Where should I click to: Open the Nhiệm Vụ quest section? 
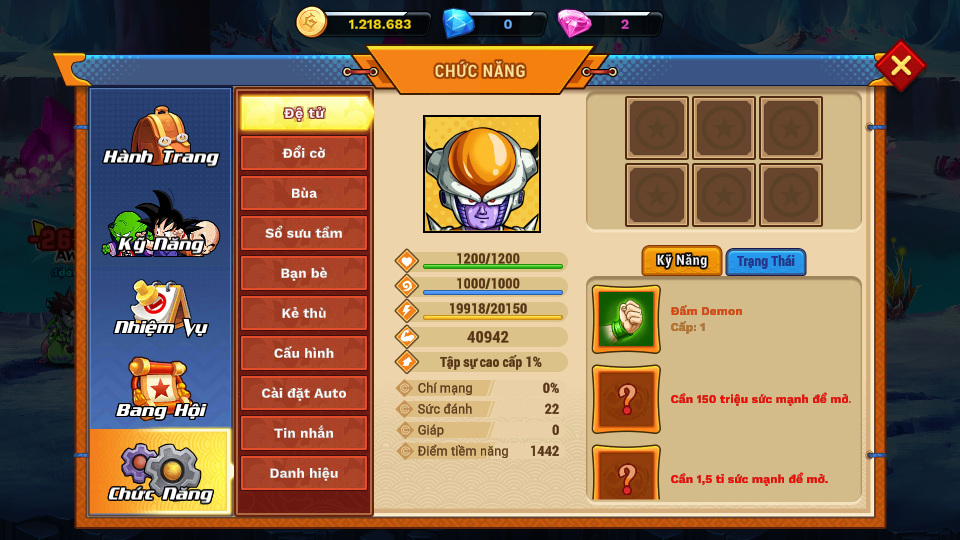160,308
